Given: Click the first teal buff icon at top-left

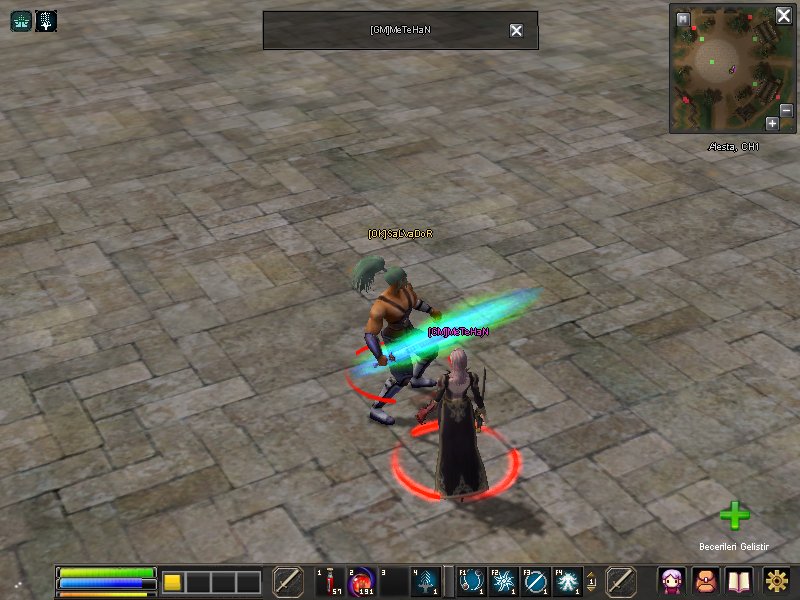Looking at the screenshot, I should tap(21, 20).
